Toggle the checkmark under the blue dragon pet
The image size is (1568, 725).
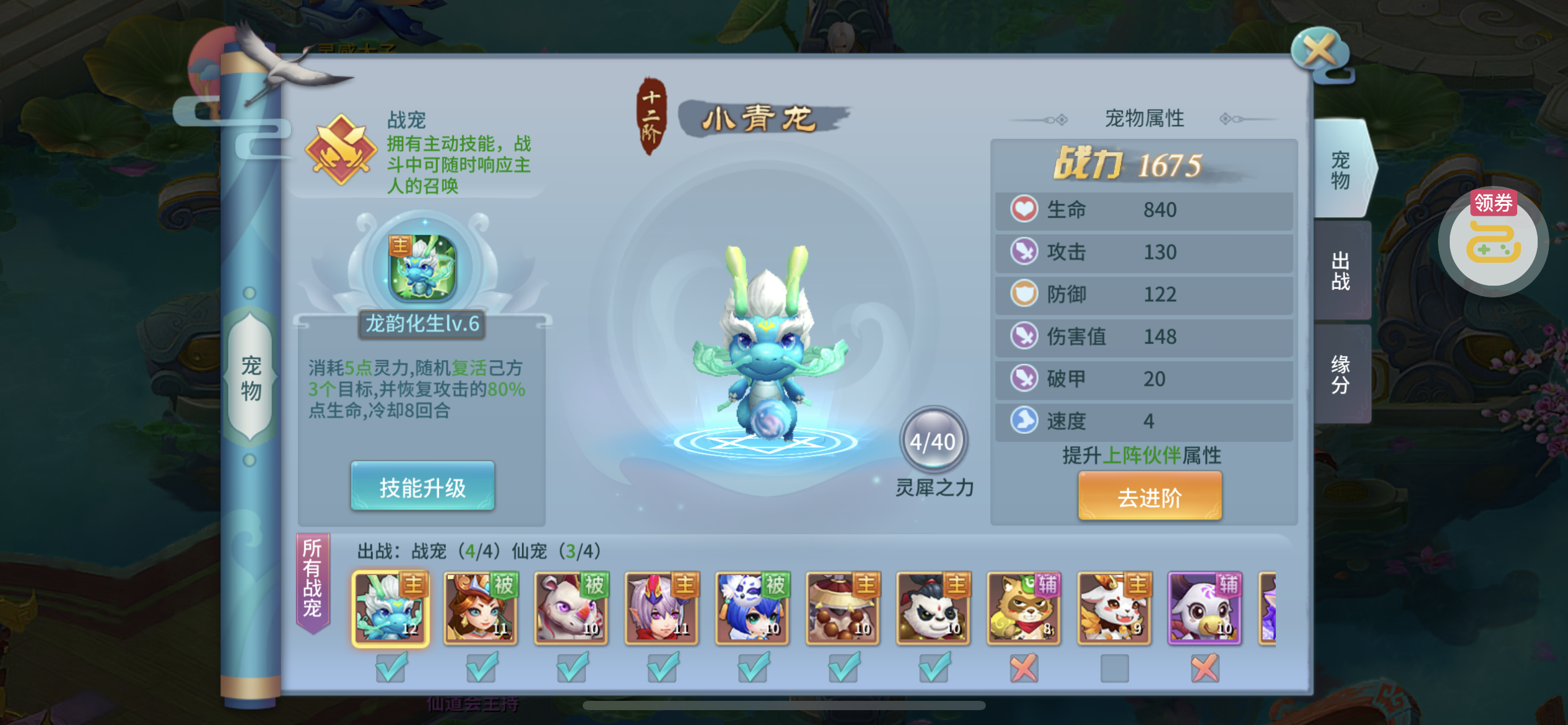coord(391,669)
